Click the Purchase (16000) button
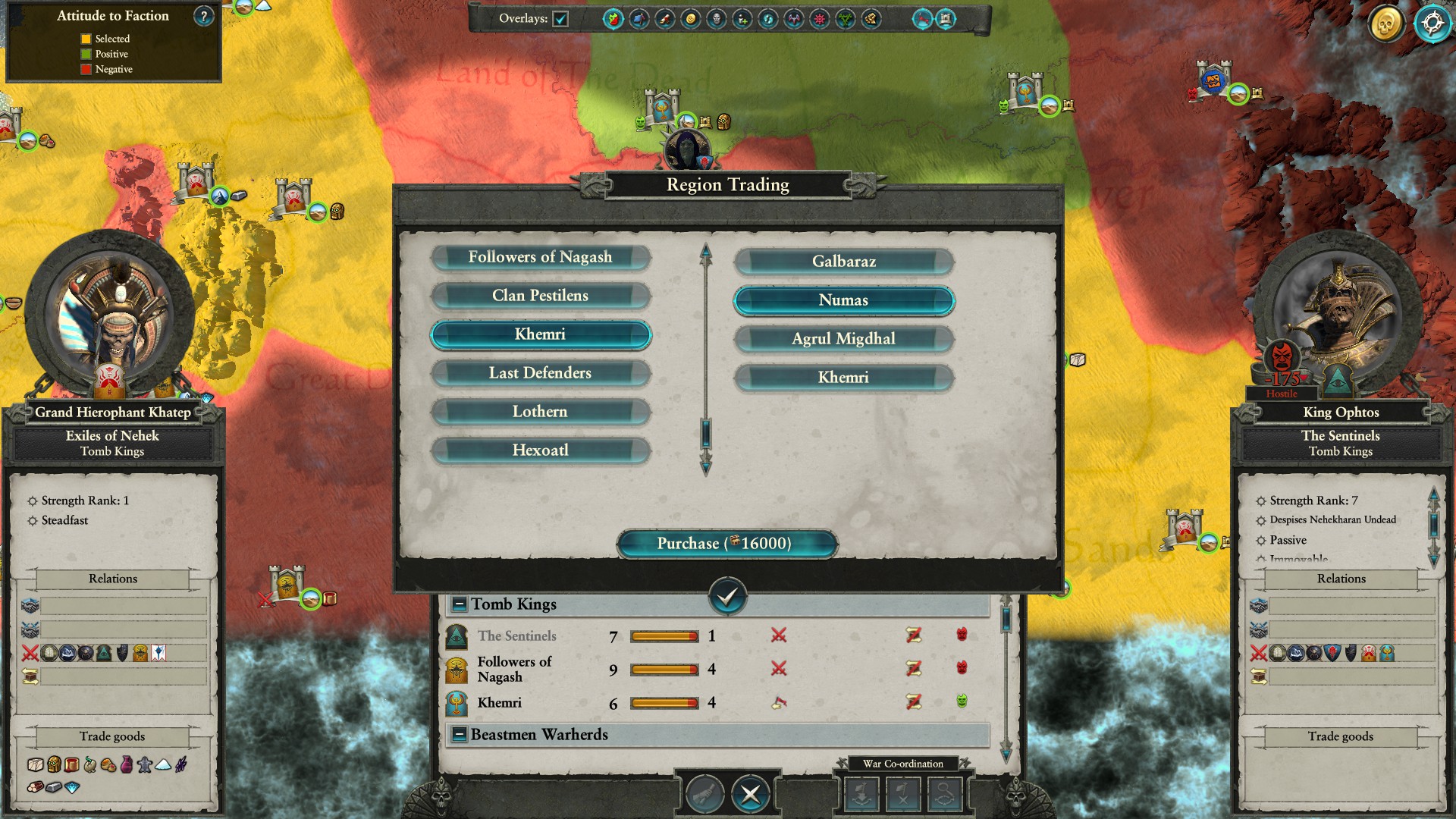Screen dimensions: 1456x819 (726, 544)
